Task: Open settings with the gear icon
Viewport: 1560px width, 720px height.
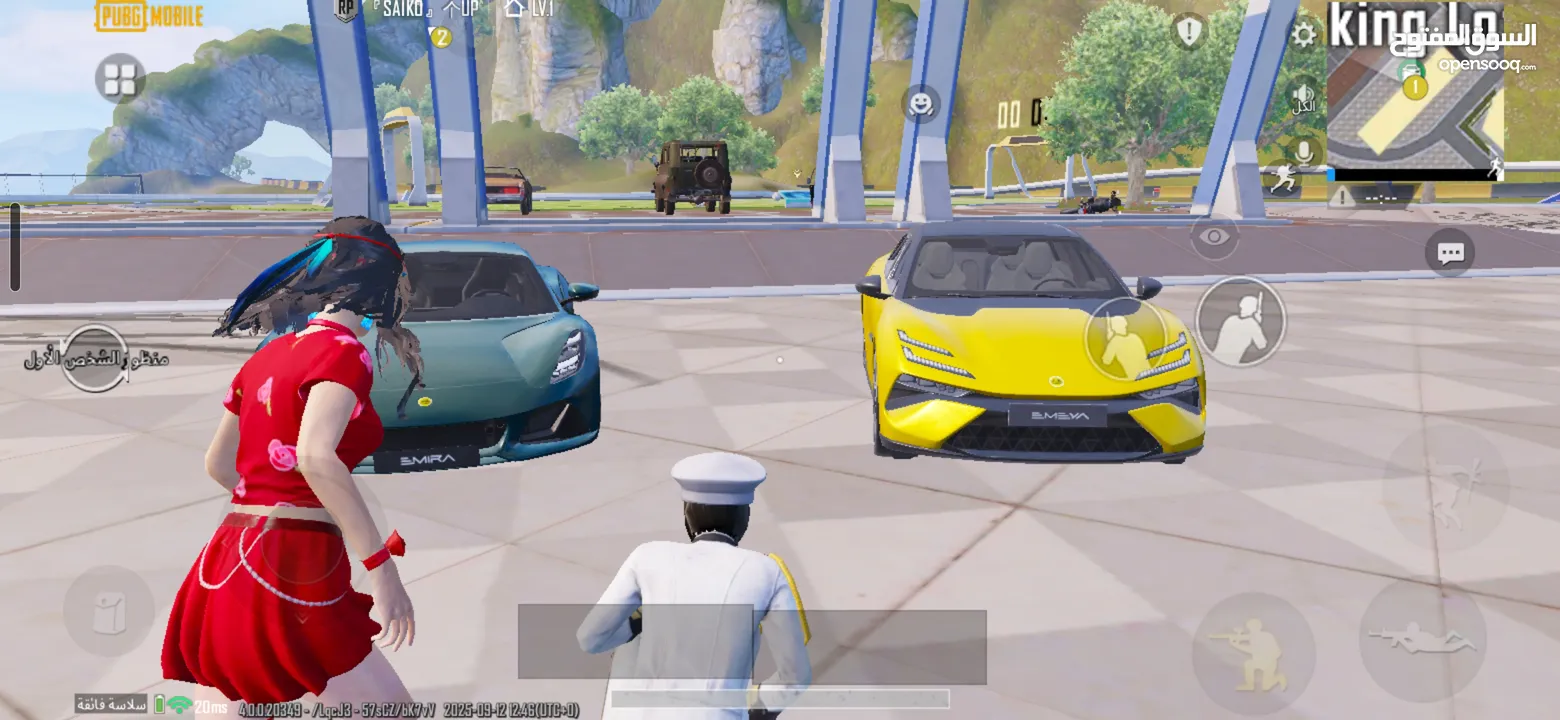Action: coord(1303,35)
